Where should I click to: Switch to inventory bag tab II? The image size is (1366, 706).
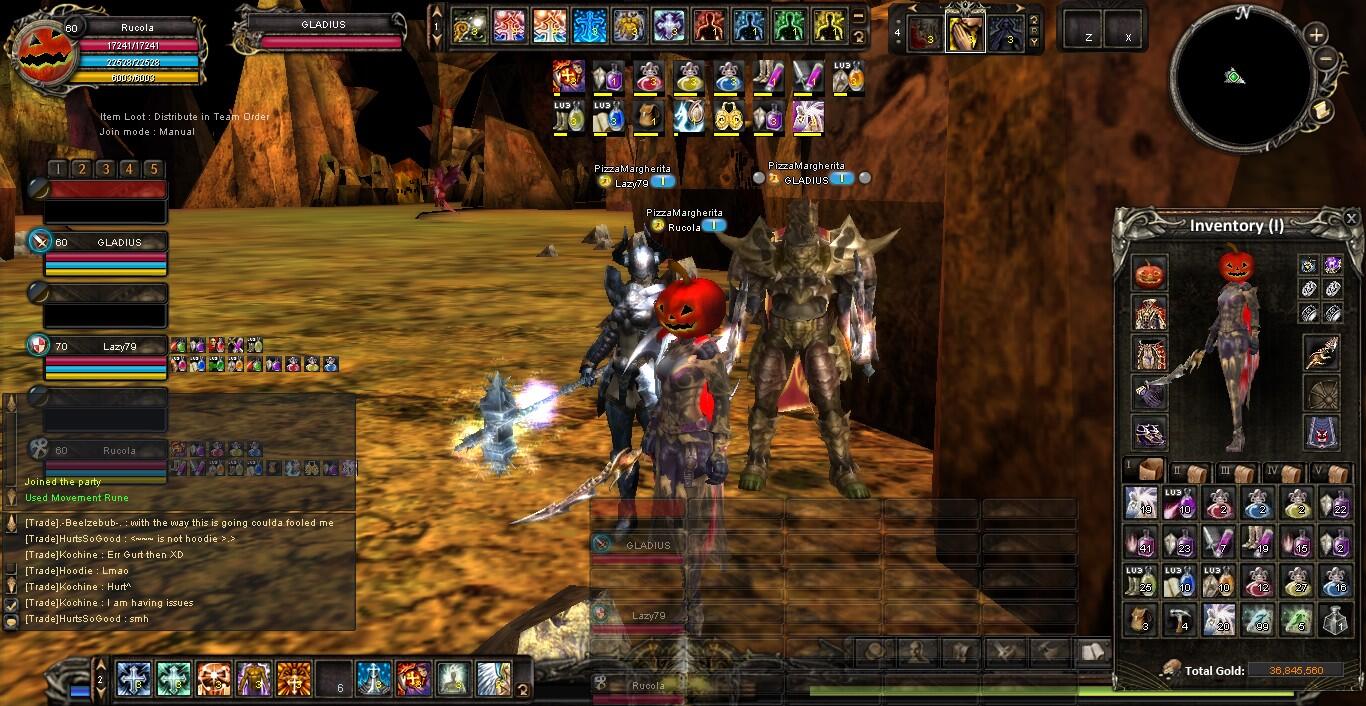tap(1188, 472)
